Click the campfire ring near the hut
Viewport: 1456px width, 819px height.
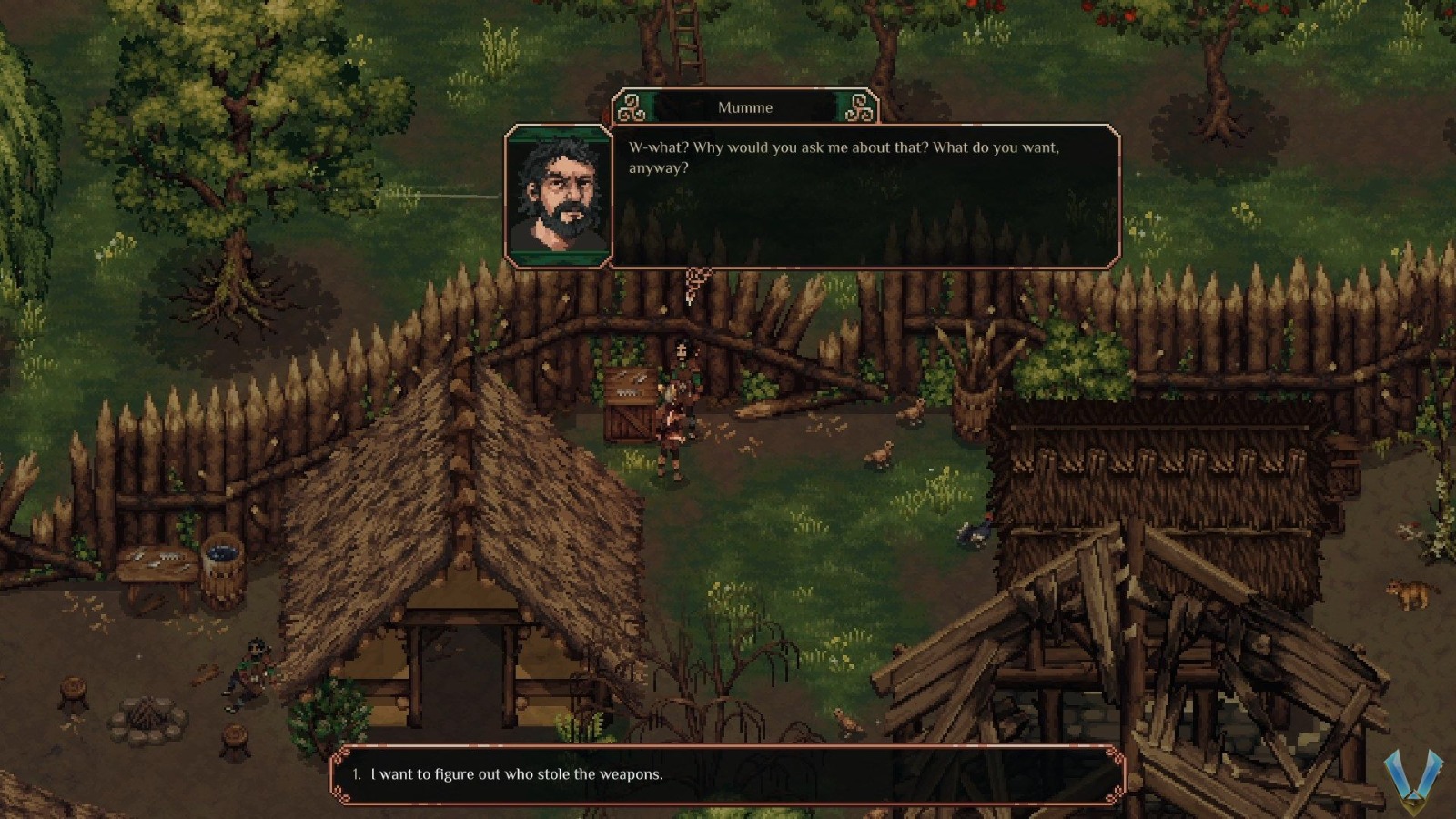pos(147,719)
